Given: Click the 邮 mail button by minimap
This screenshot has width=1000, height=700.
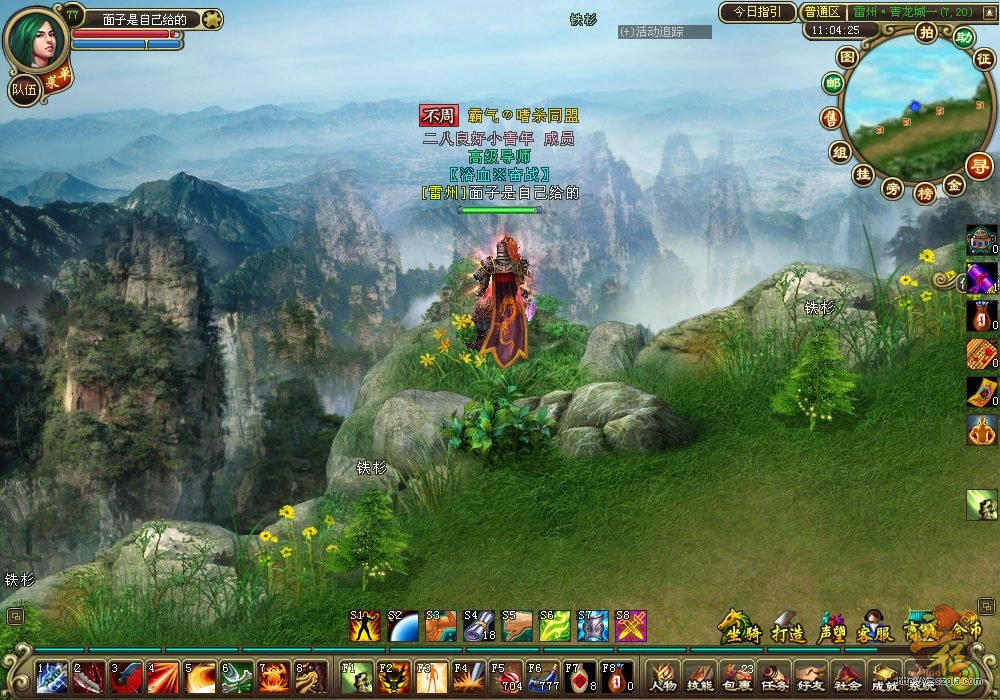Looking at the screenshot, I should click(832, 84).
